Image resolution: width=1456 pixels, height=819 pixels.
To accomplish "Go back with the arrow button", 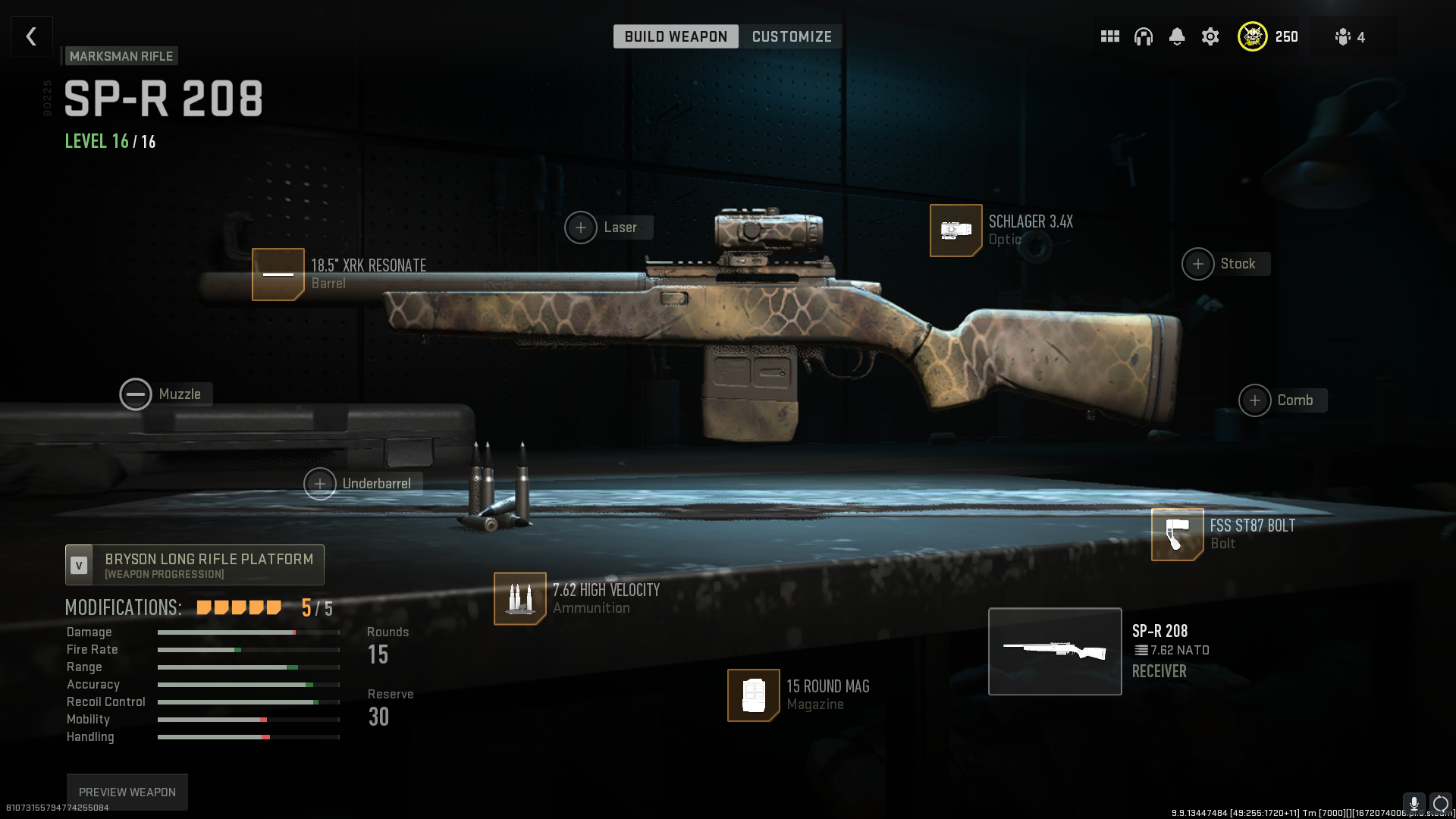I will (x=32, y=36).
